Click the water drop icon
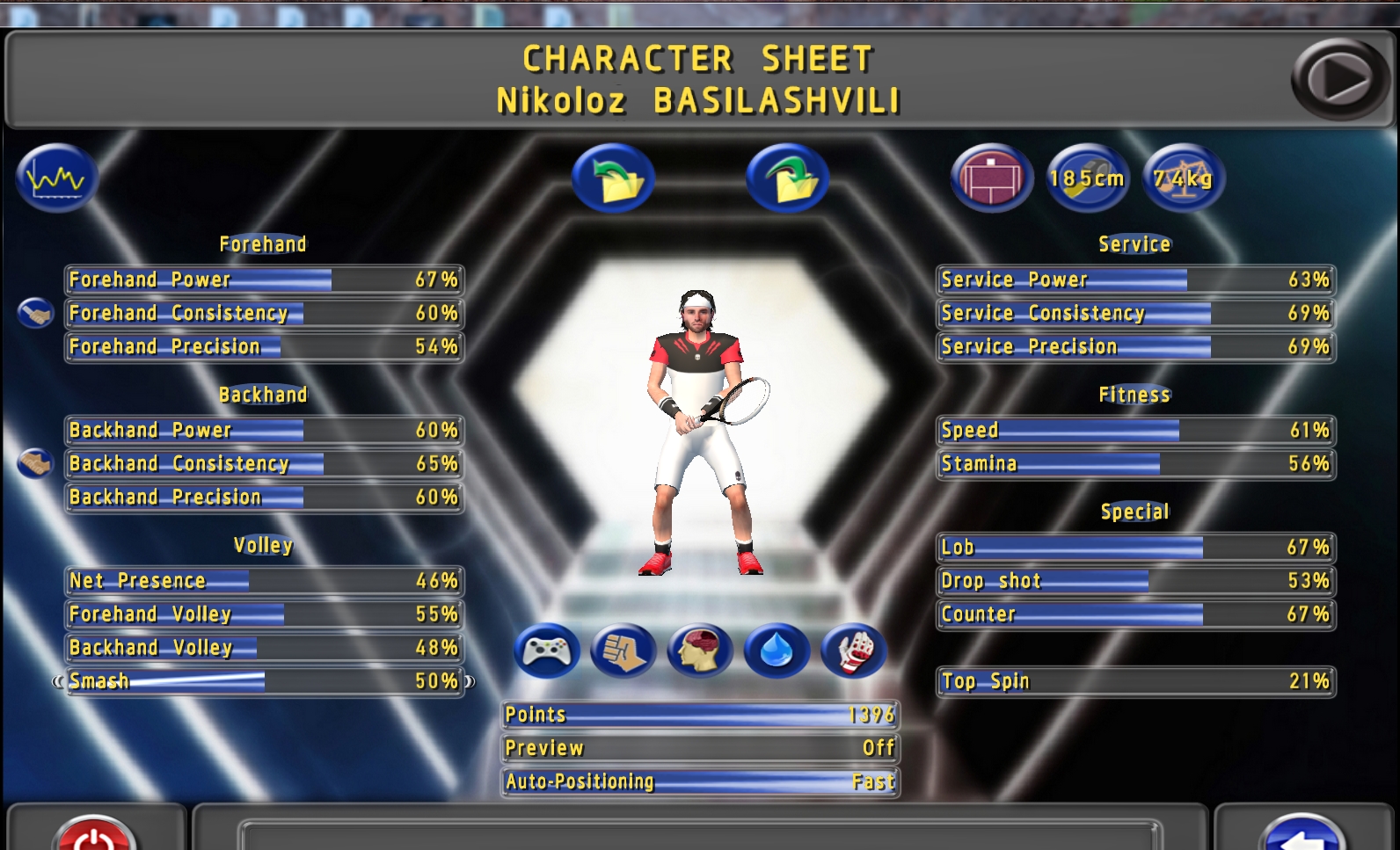The height and width of the screenshot is (850, 1400). click(x=776, y=651)
